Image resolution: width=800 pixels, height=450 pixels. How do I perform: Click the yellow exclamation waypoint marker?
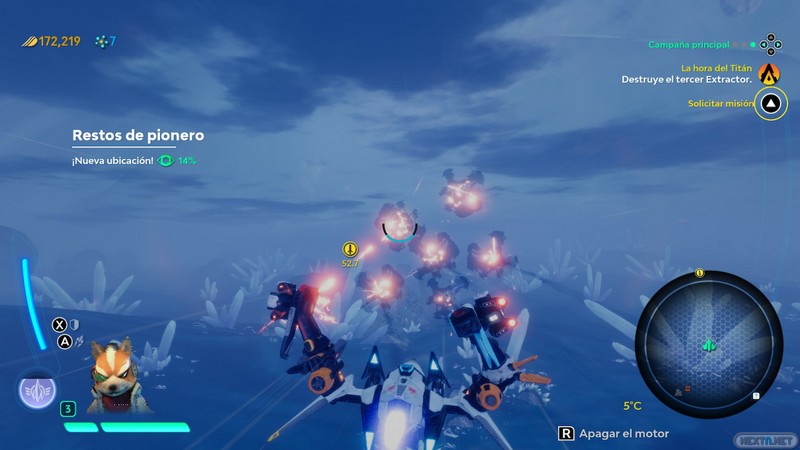click(350, 250)
